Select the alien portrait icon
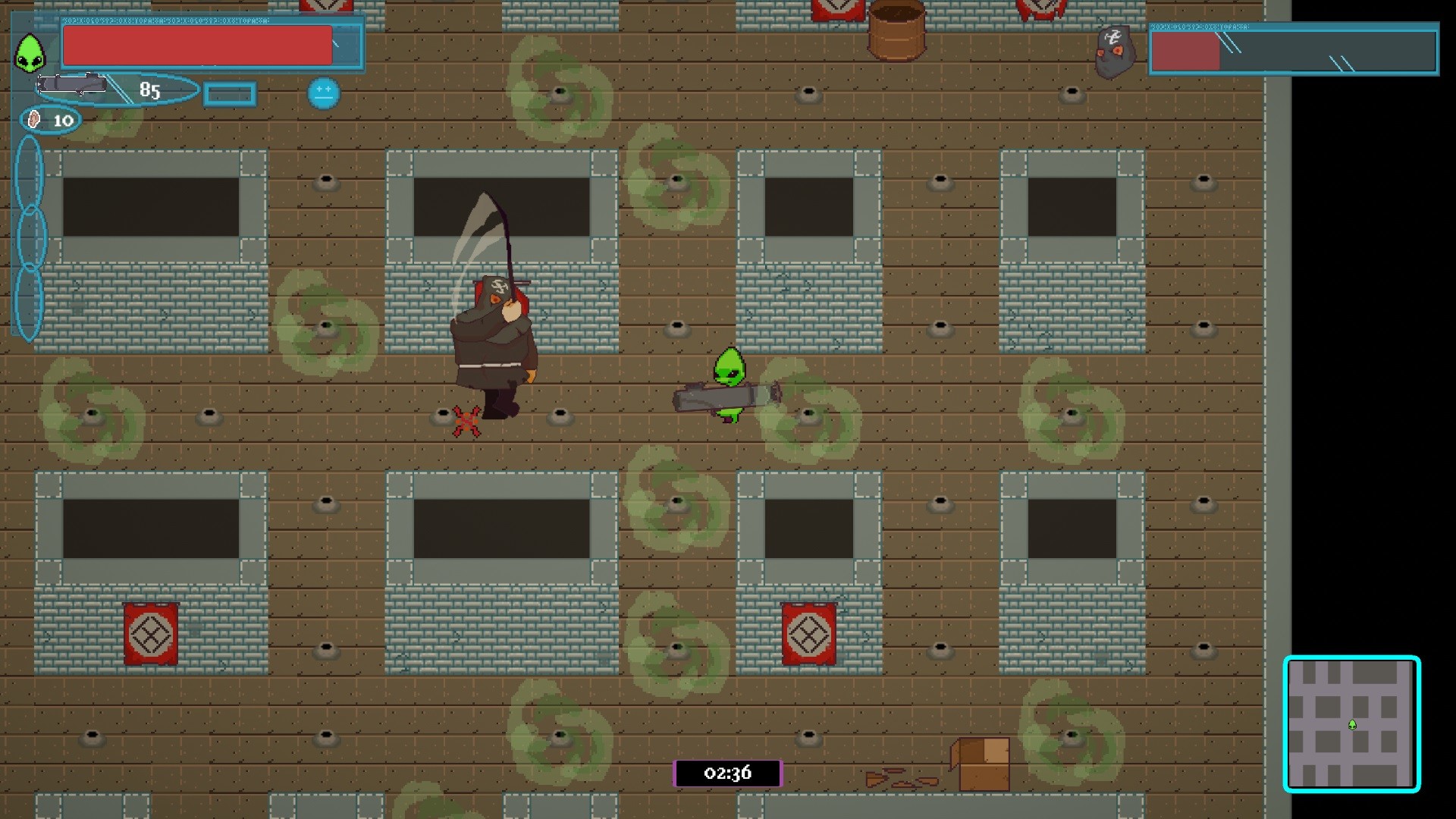 [28, 51]
